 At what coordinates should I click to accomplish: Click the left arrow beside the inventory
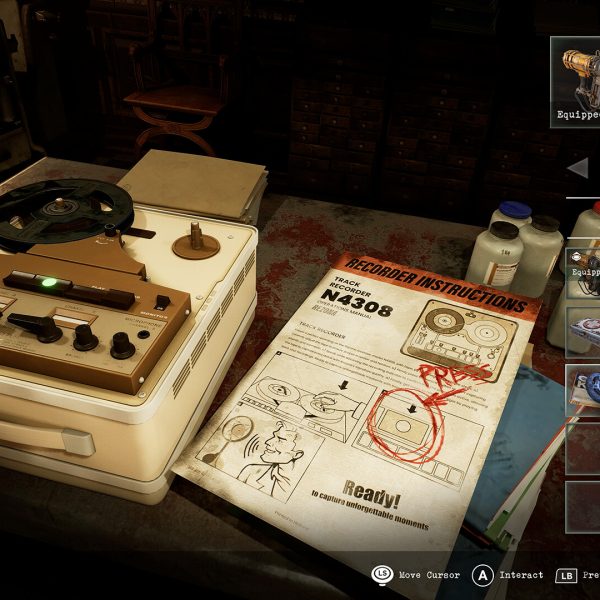[x=577, y=168]
